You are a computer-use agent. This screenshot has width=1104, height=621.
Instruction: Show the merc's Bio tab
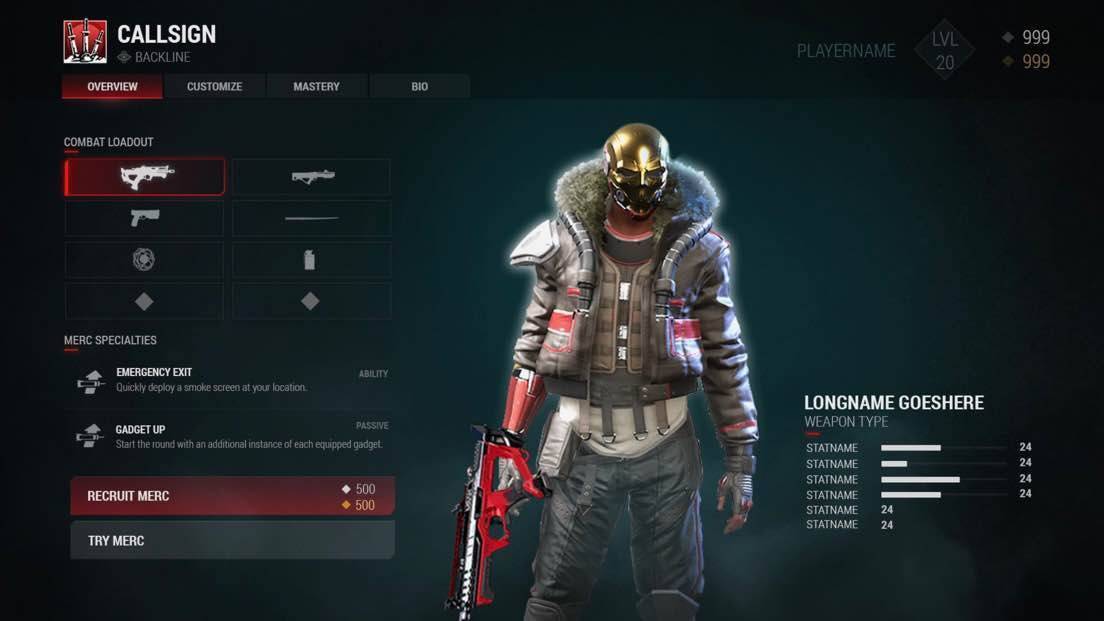[x=419, y=87]
